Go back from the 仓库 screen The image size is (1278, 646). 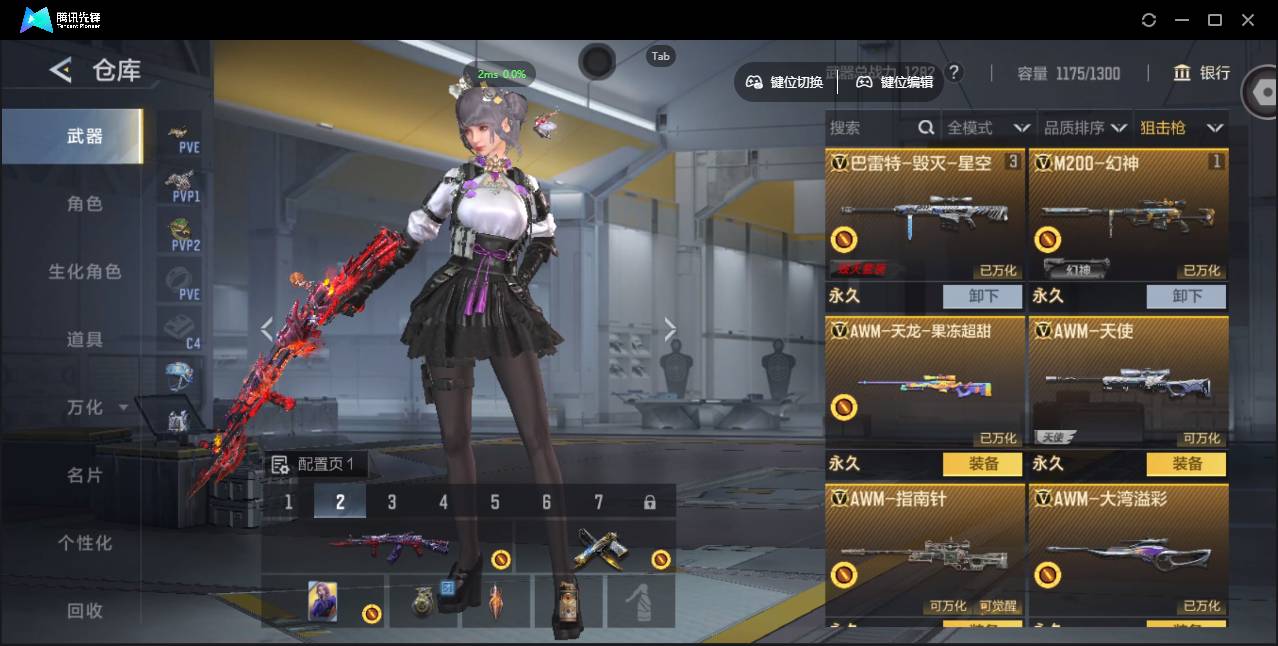coord(61,70)
